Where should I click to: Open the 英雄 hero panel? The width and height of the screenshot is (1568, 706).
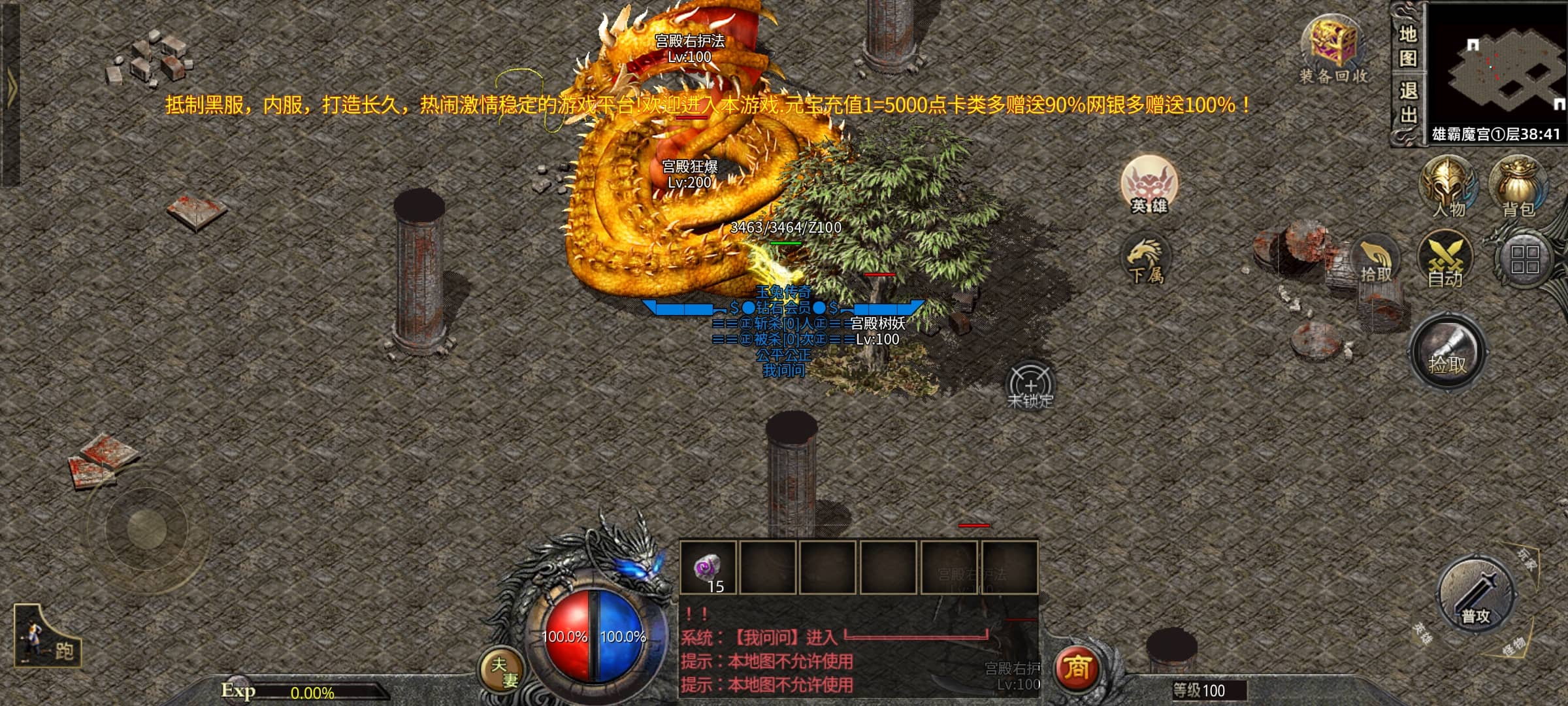point(1149,185)
